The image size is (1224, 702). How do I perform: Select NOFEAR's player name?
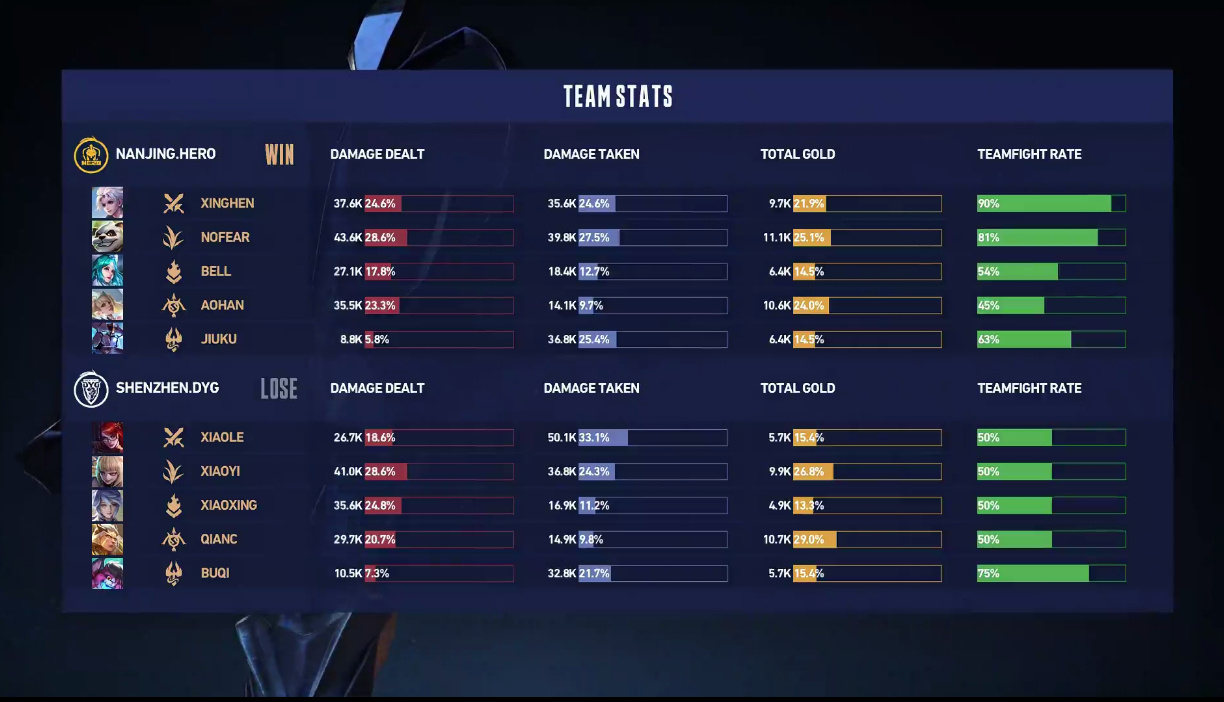pyautogui.click(x=225, y=237)
